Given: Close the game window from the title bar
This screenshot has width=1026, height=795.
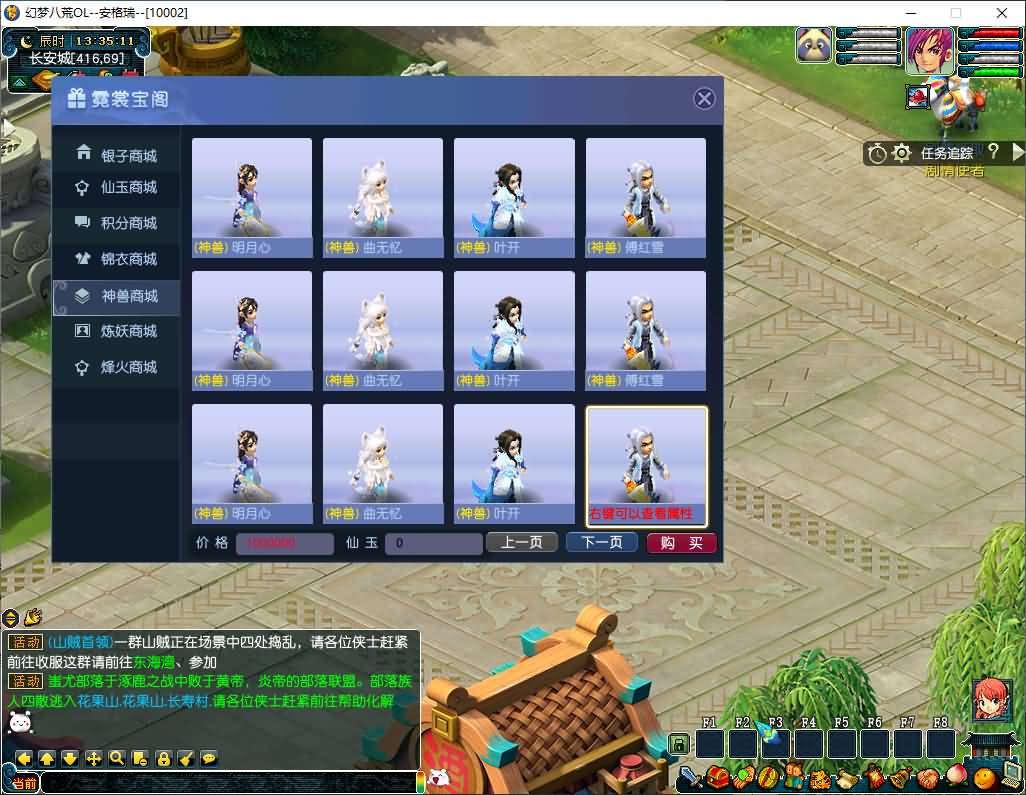Looking at the screenshot, I should [x=1003, y=13].
